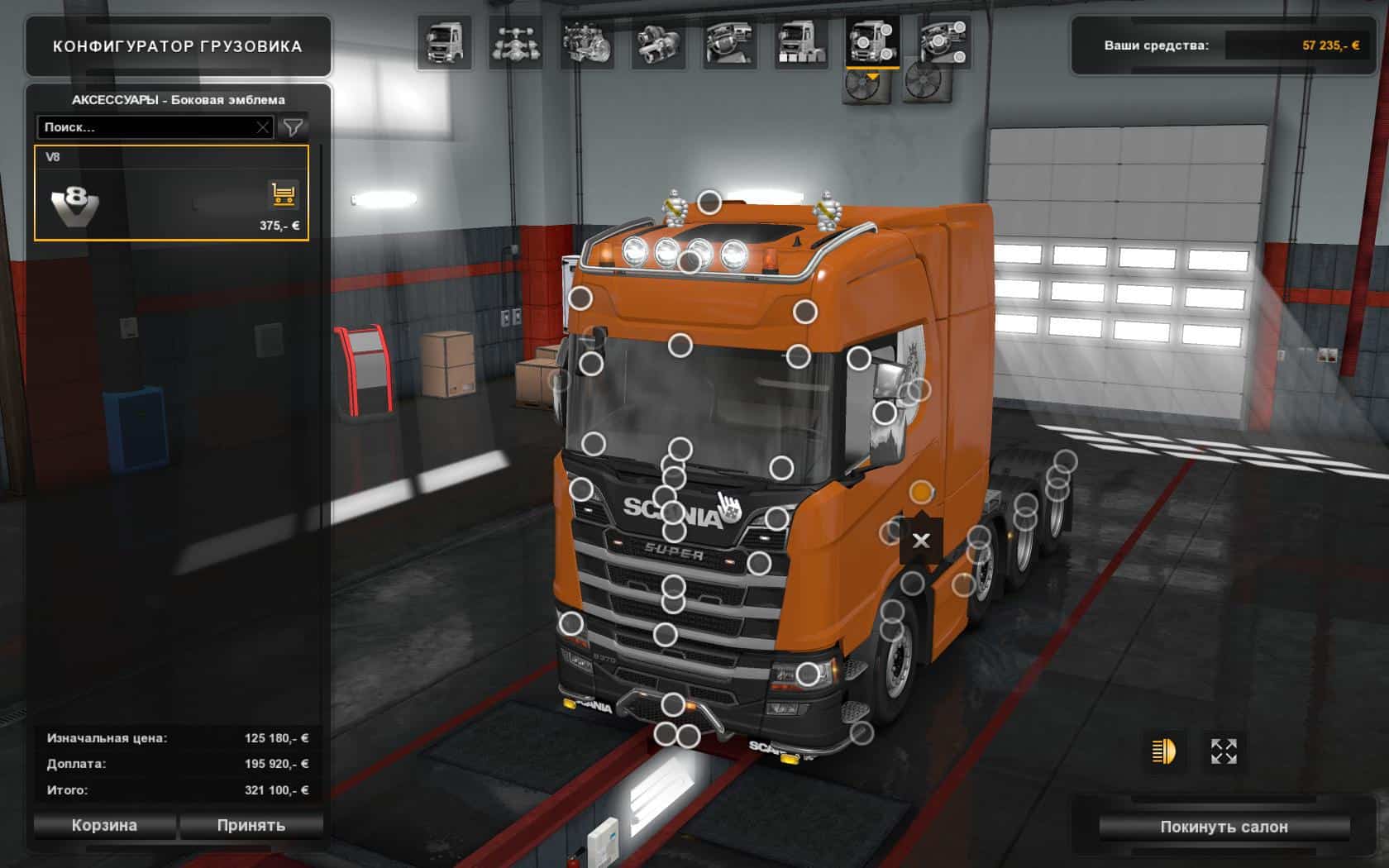
Task: Switch to interior accessories tab
Action: 943,42
